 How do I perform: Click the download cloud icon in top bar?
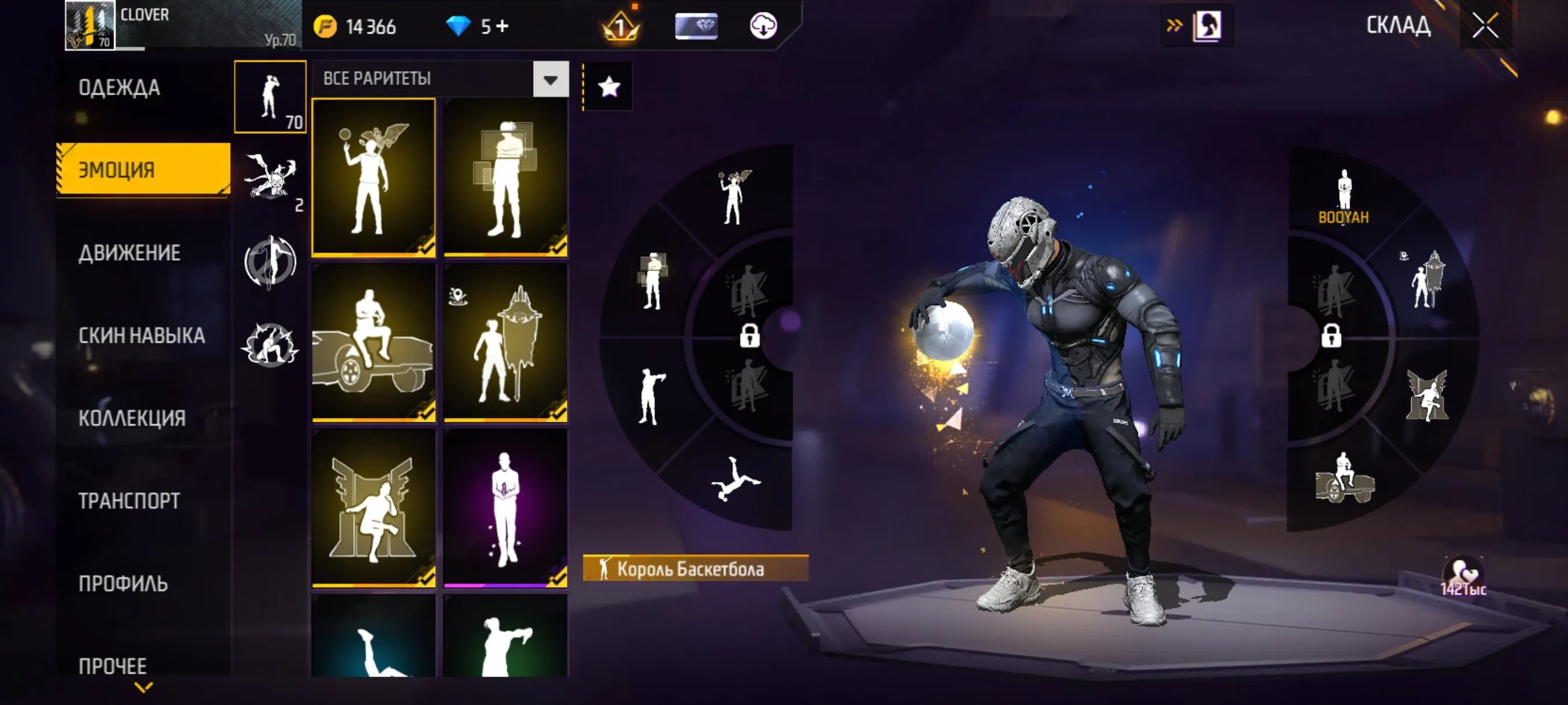pyautogui.click(x=764, y=26)
